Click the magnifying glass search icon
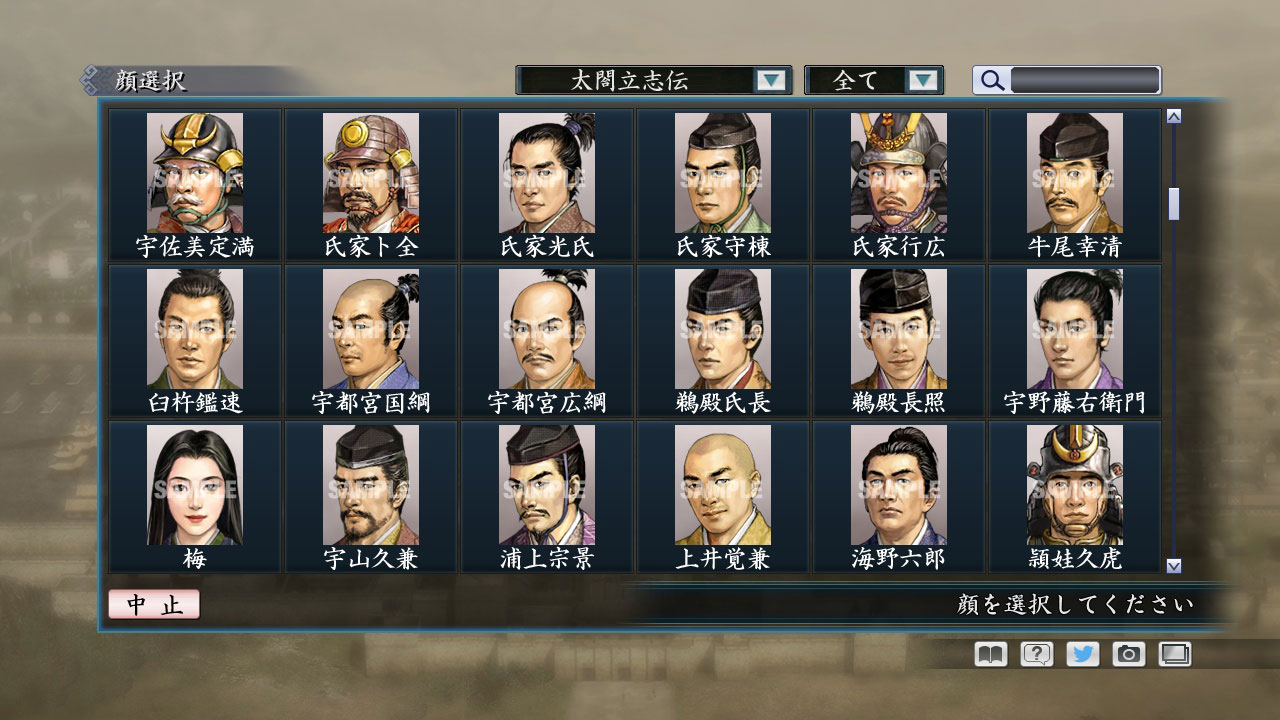 990,79
